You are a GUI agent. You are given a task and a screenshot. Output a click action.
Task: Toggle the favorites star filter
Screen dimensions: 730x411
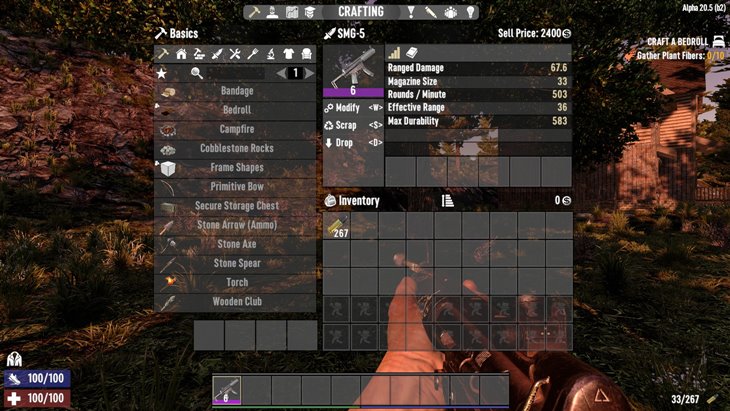tap(162, 73)
